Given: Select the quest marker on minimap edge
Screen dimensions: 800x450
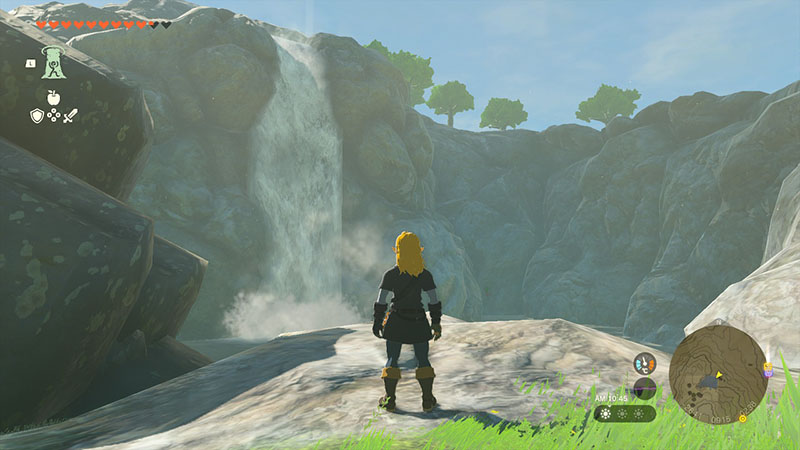Looking at the screenshot, I should (767, 370).
